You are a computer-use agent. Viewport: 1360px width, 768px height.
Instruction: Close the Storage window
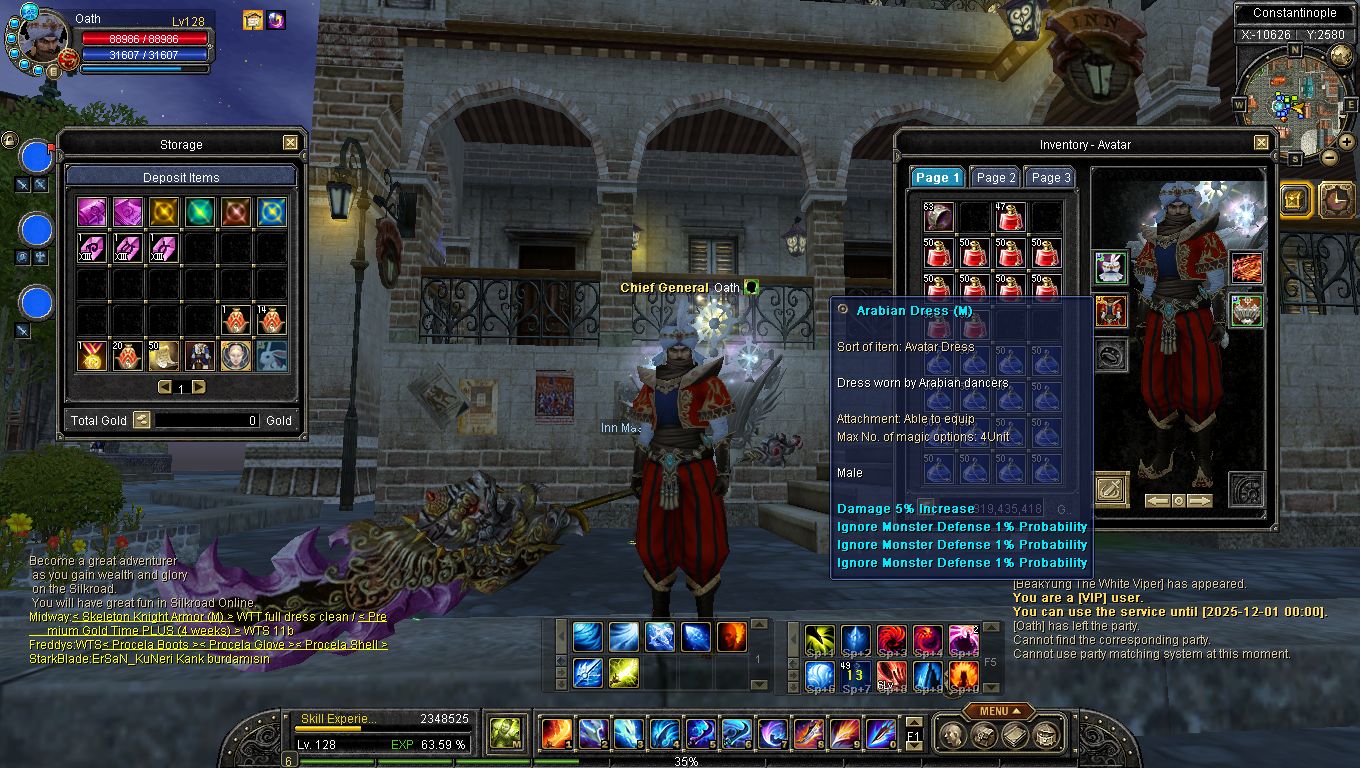coord(290,143)
